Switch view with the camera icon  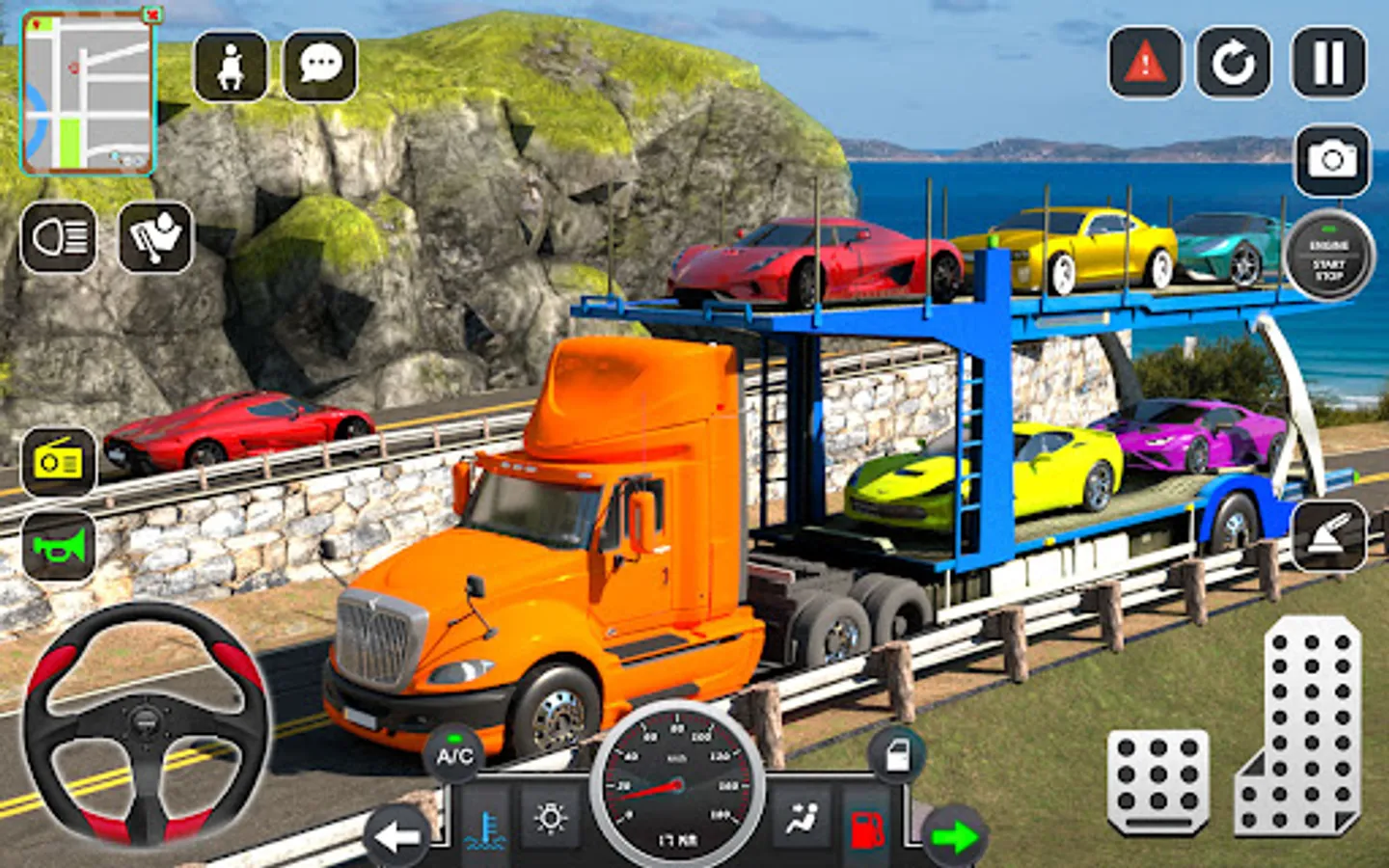pos(1332,160)
